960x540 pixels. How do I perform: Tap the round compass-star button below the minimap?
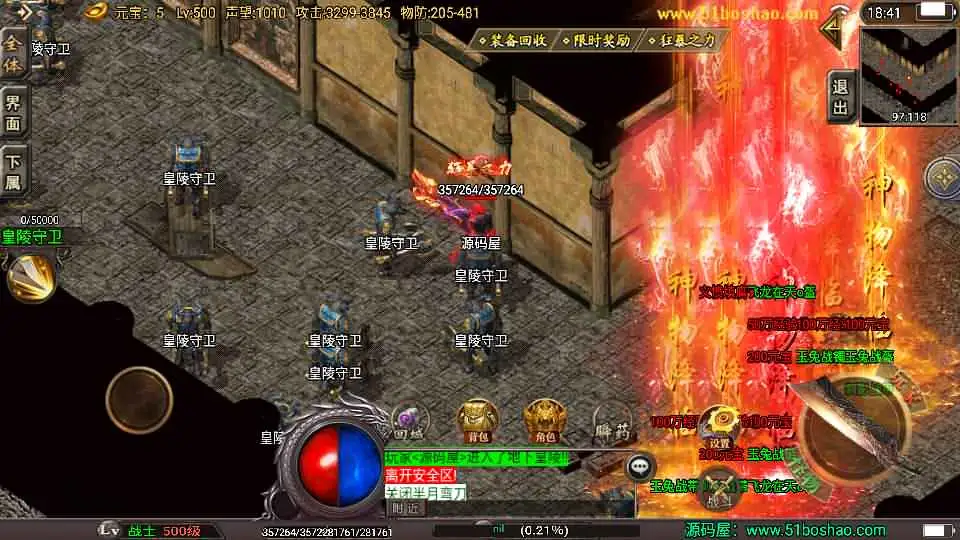(x=942, y=178)
